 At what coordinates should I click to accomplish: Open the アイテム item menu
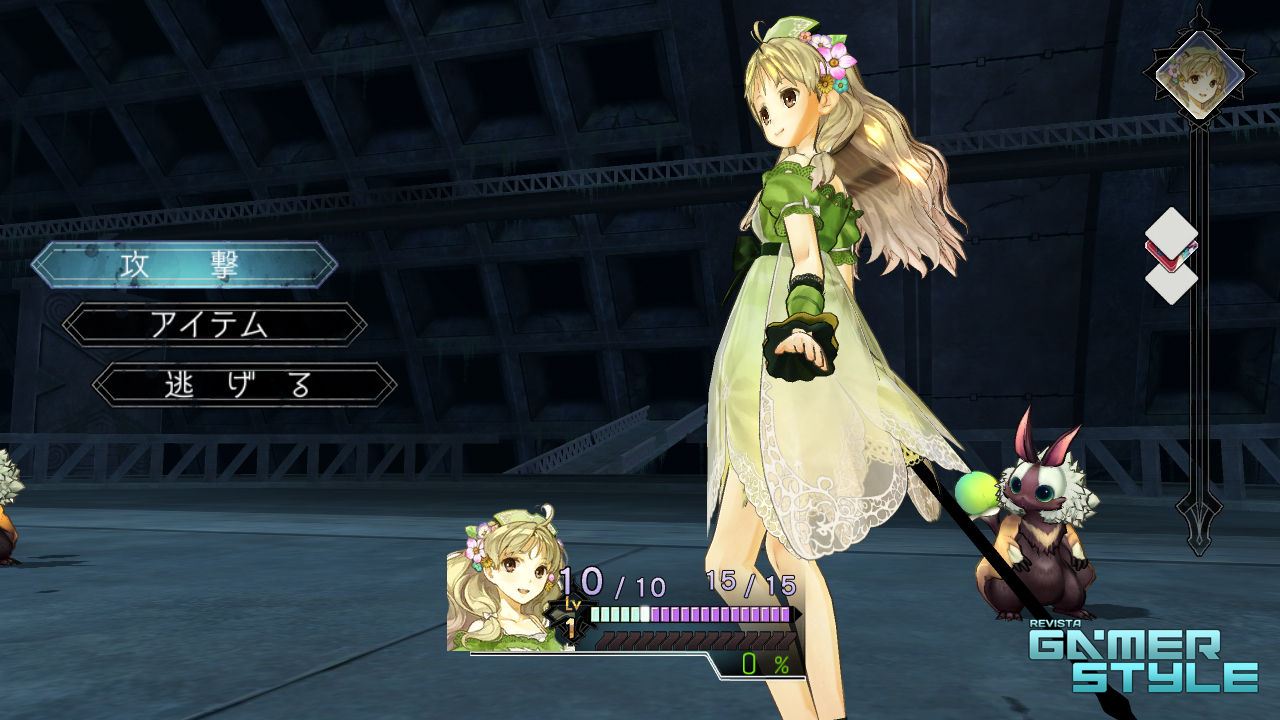tap(214, 325)
